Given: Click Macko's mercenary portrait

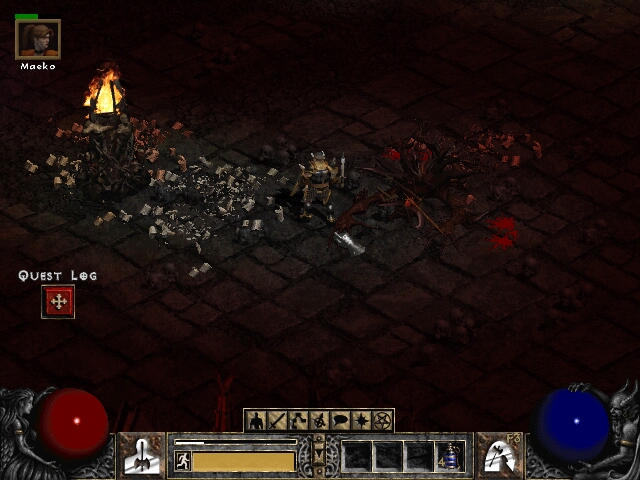Looking at the screenshot, I should [x=38, y=40].
